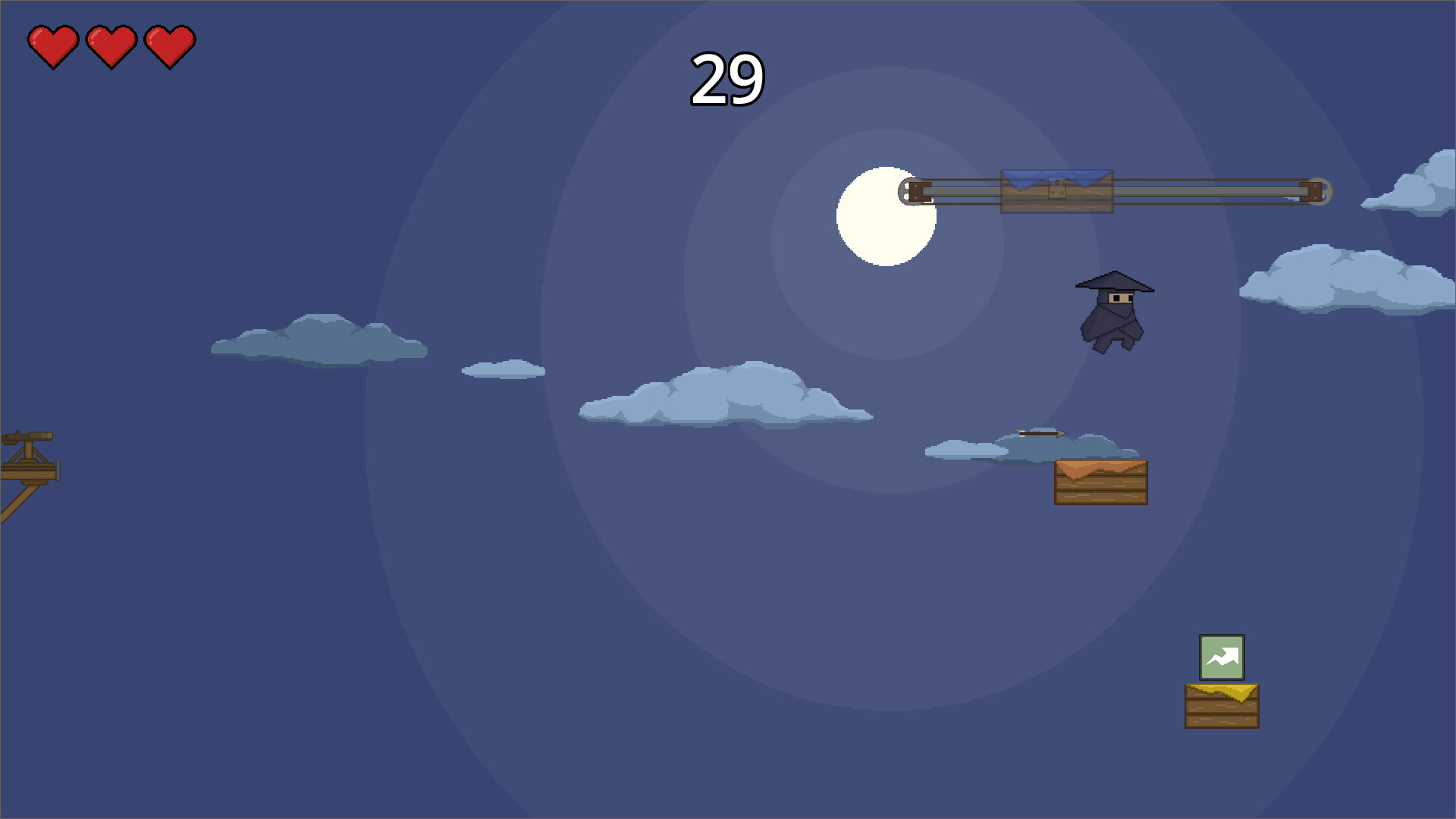Click the small cloud left of center
This screenshot has width=1456, height=819.
[x=504, y=369]
